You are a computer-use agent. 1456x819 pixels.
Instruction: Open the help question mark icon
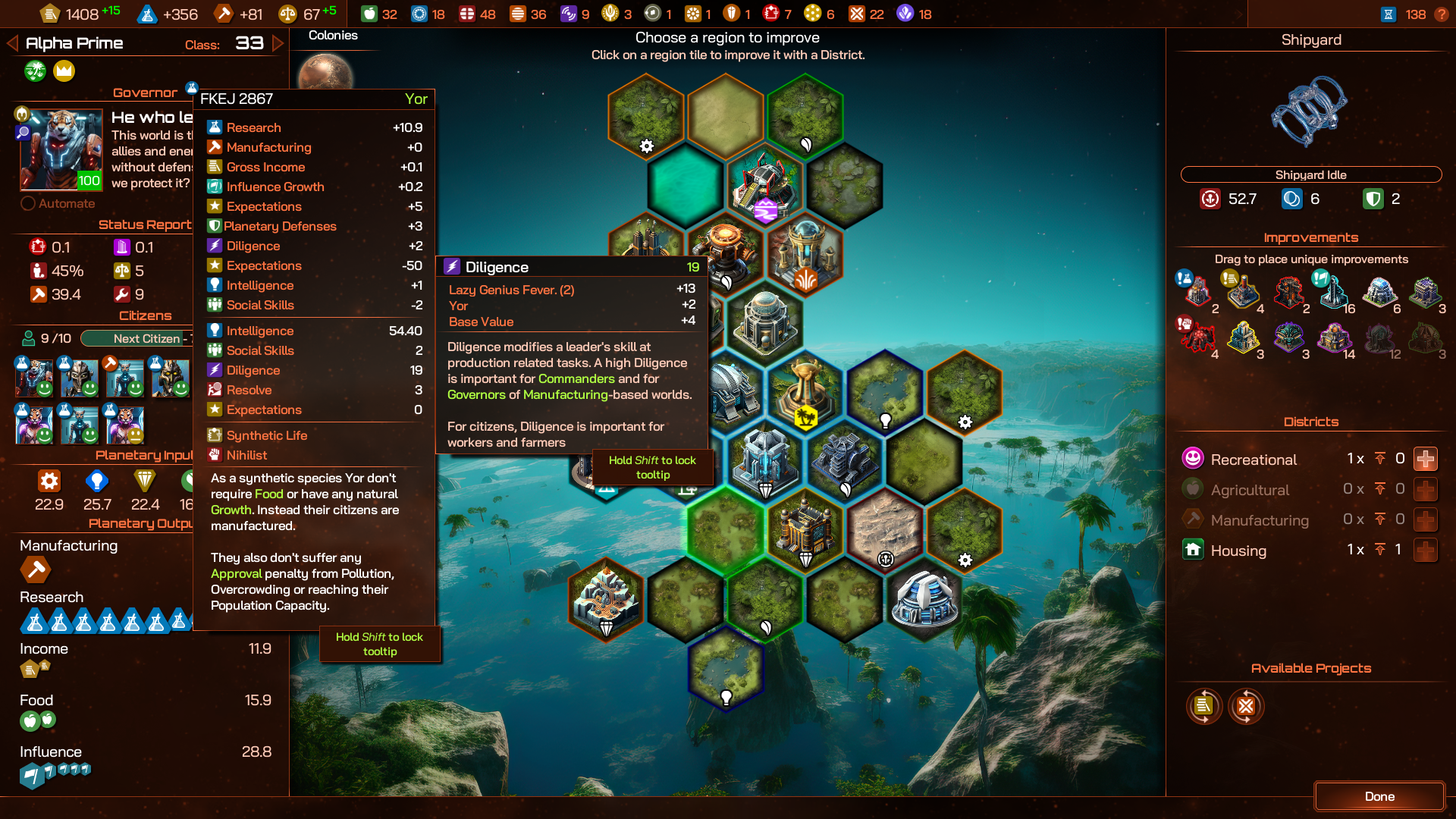coord(1441,14)
